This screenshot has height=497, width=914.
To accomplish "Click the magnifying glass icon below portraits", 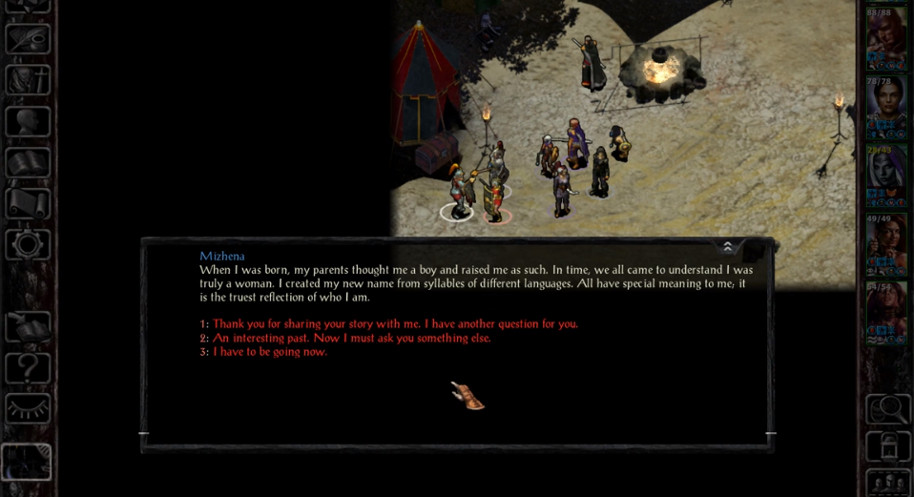I will tap(886, 409).
